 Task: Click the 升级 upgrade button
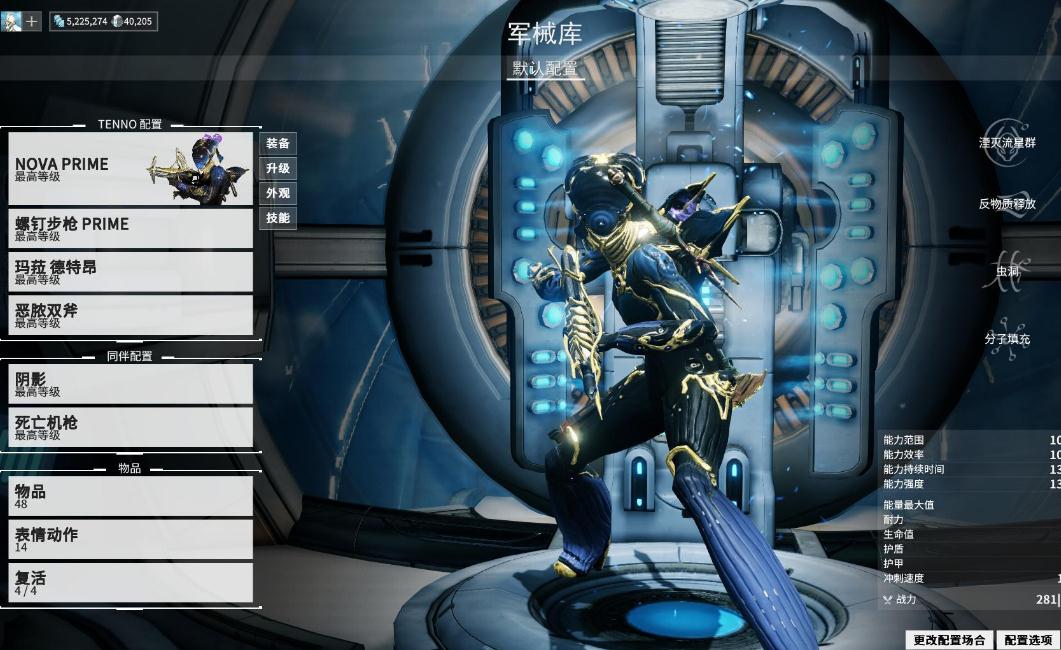(x=278, y=169)
